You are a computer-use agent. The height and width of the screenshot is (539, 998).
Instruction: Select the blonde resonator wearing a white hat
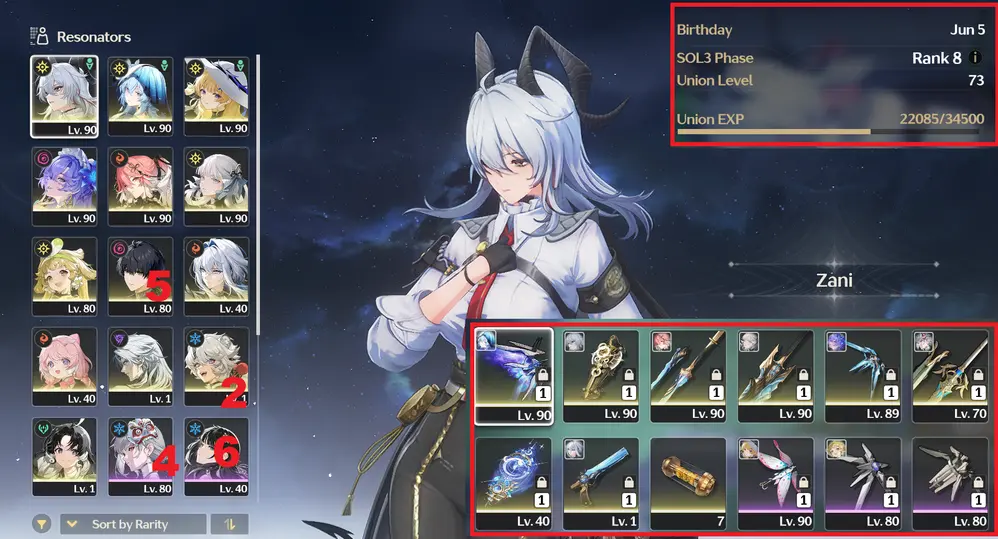click(217, 95)
